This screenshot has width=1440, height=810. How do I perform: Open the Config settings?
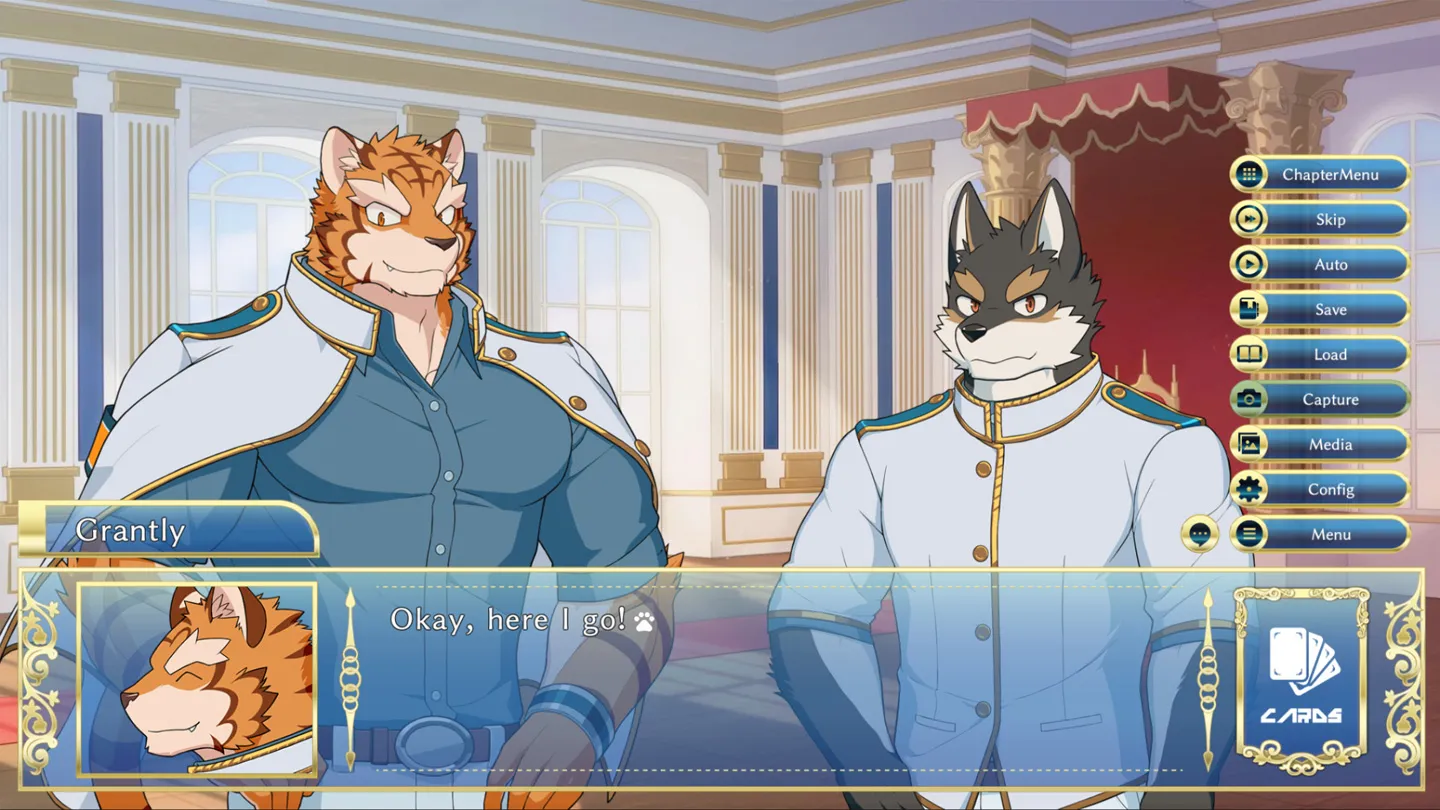click(1330, 489)
